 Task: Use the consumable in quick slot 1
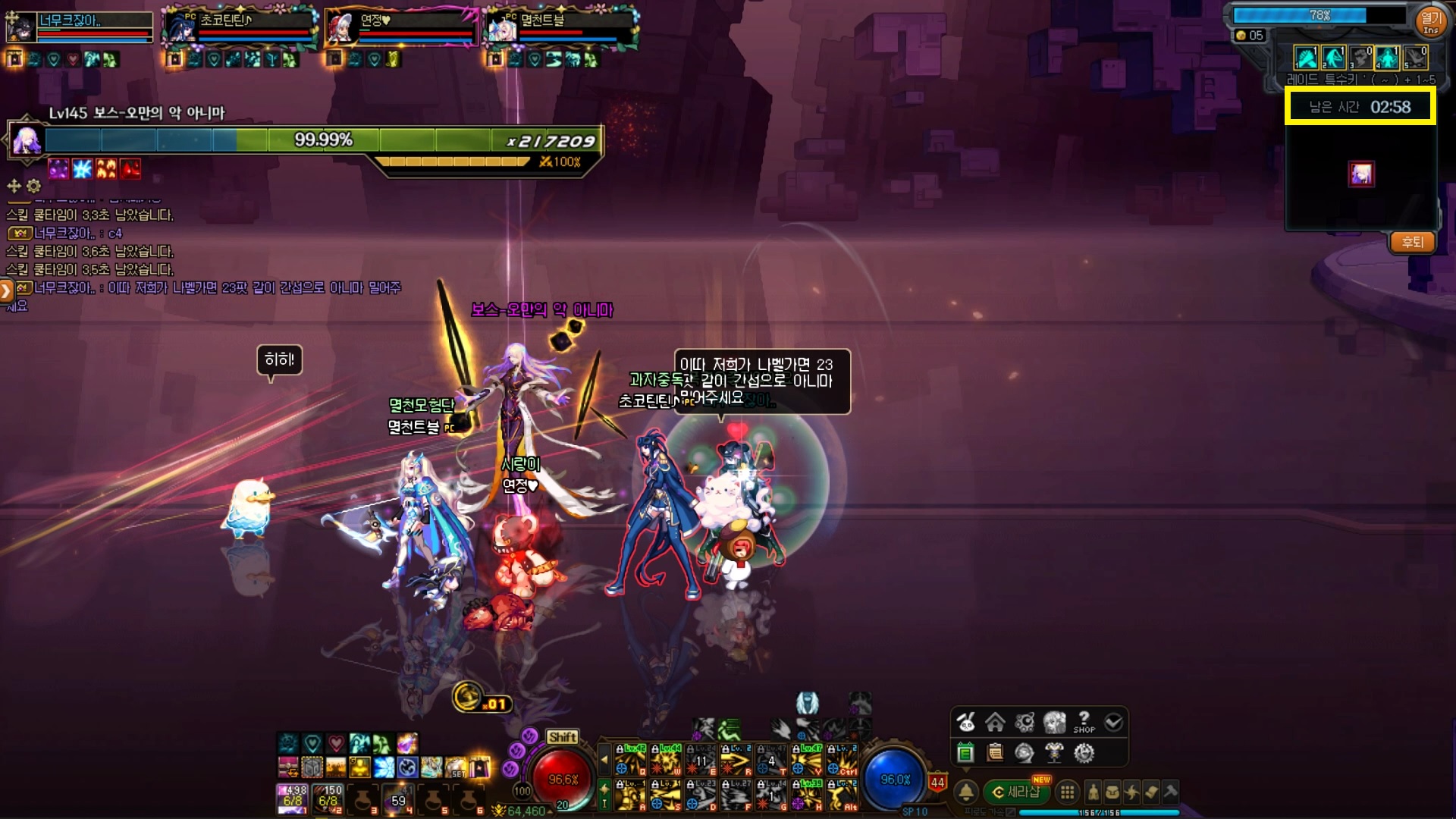293,799
